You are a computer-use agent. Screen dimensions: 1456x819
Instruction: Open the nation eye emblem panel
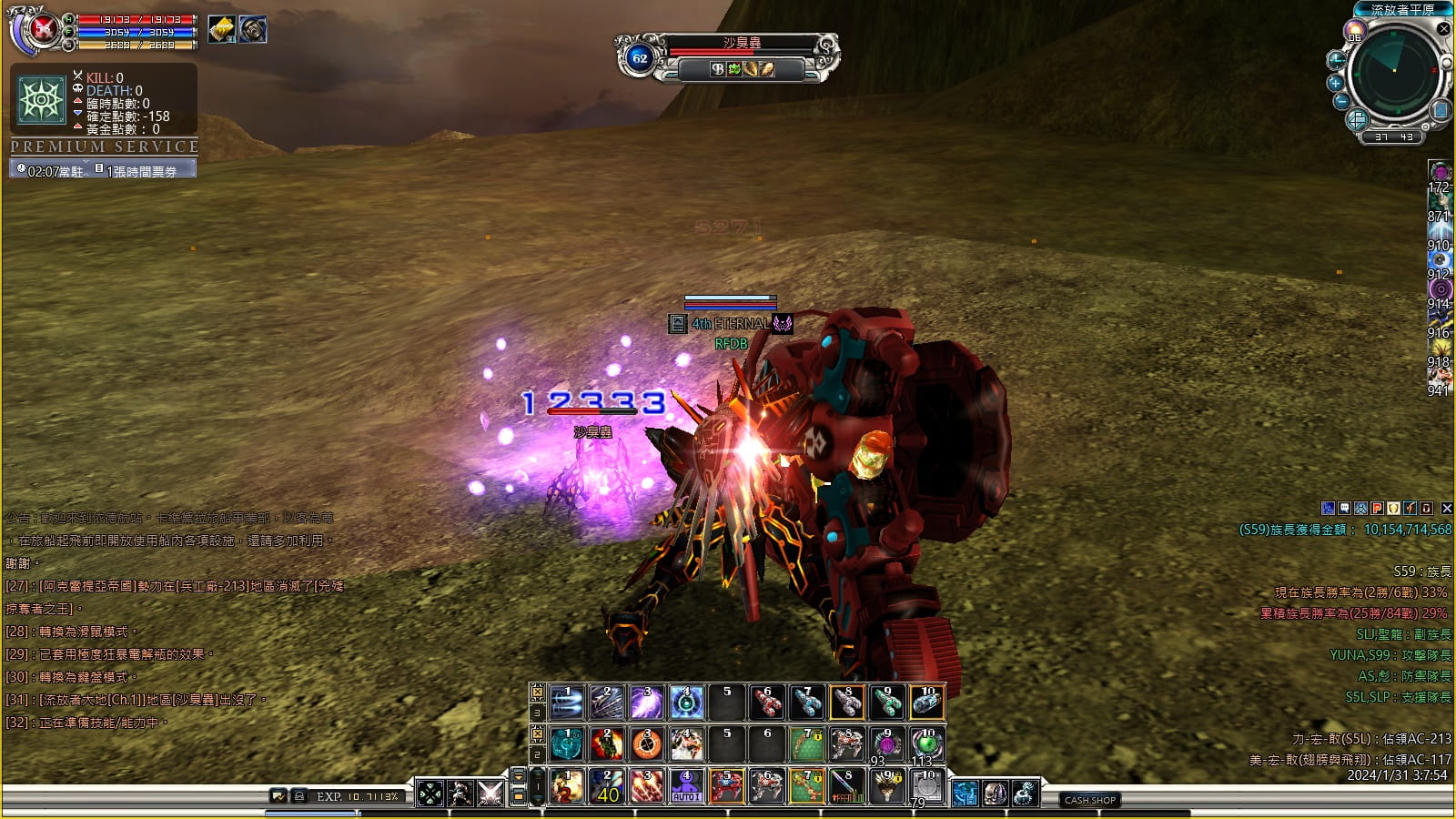tap(42, 98)
